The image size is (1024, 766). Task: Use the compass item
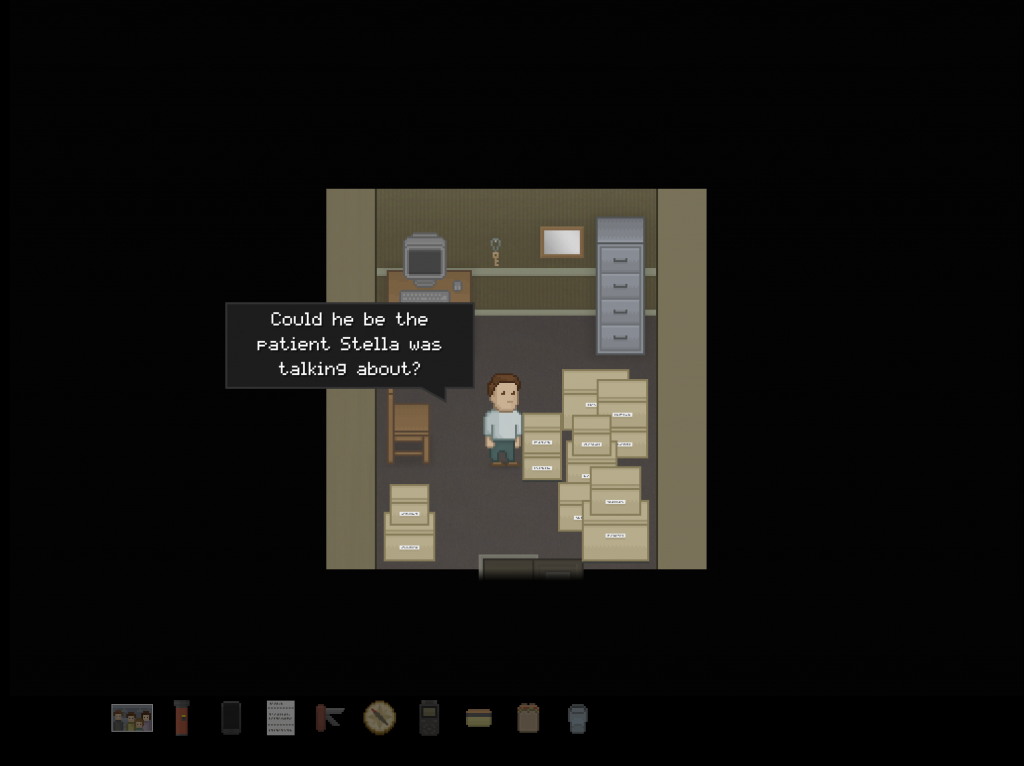[380, 718]
